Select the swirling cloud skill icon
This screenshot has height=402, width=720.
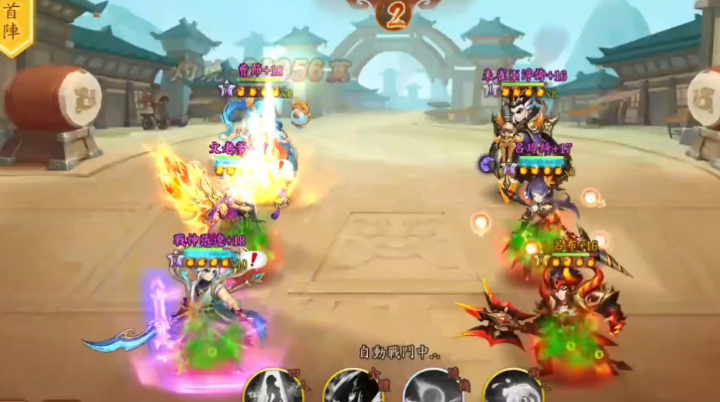click(512, 388)
